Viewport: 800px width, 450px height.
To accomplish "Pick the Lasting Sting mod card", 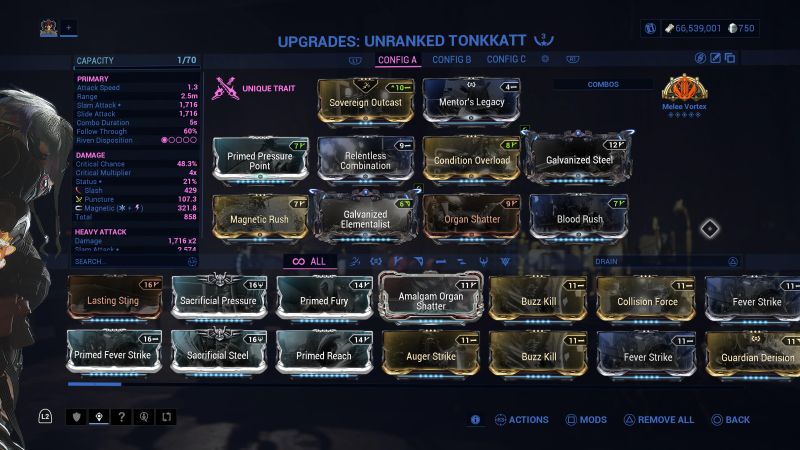I will [114, 299].
